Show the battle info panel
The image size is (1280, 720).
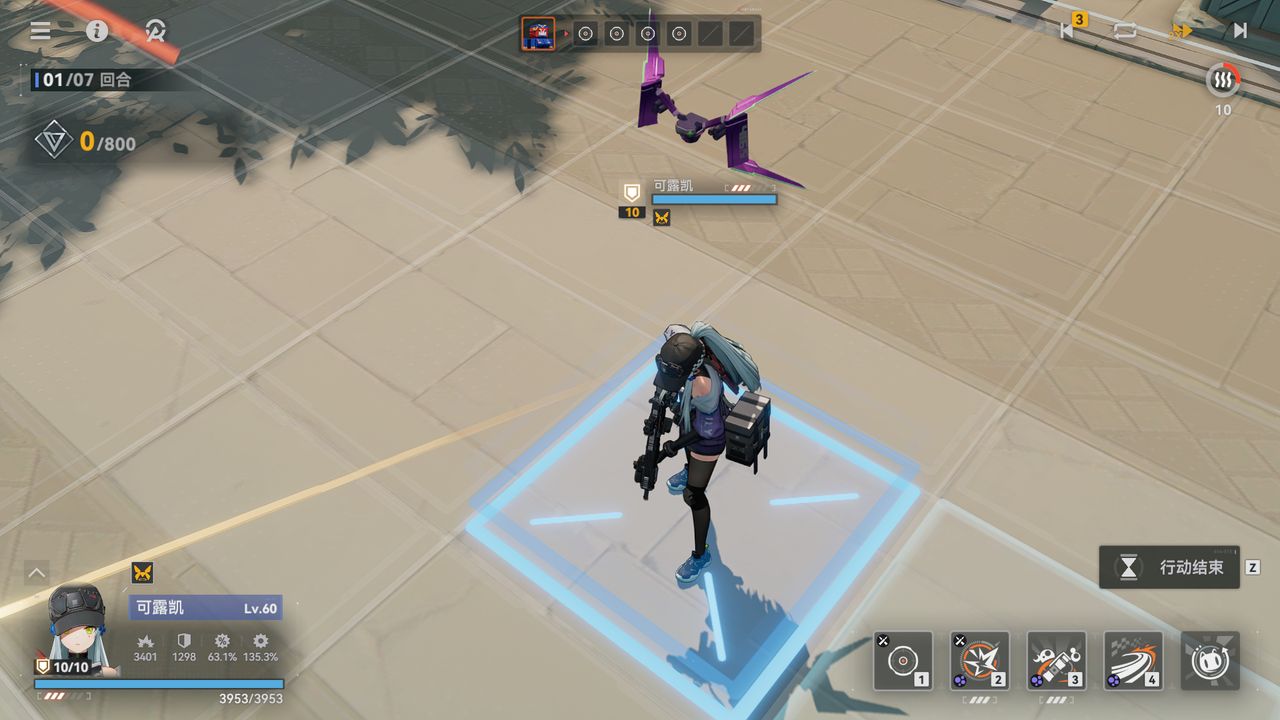97,30
